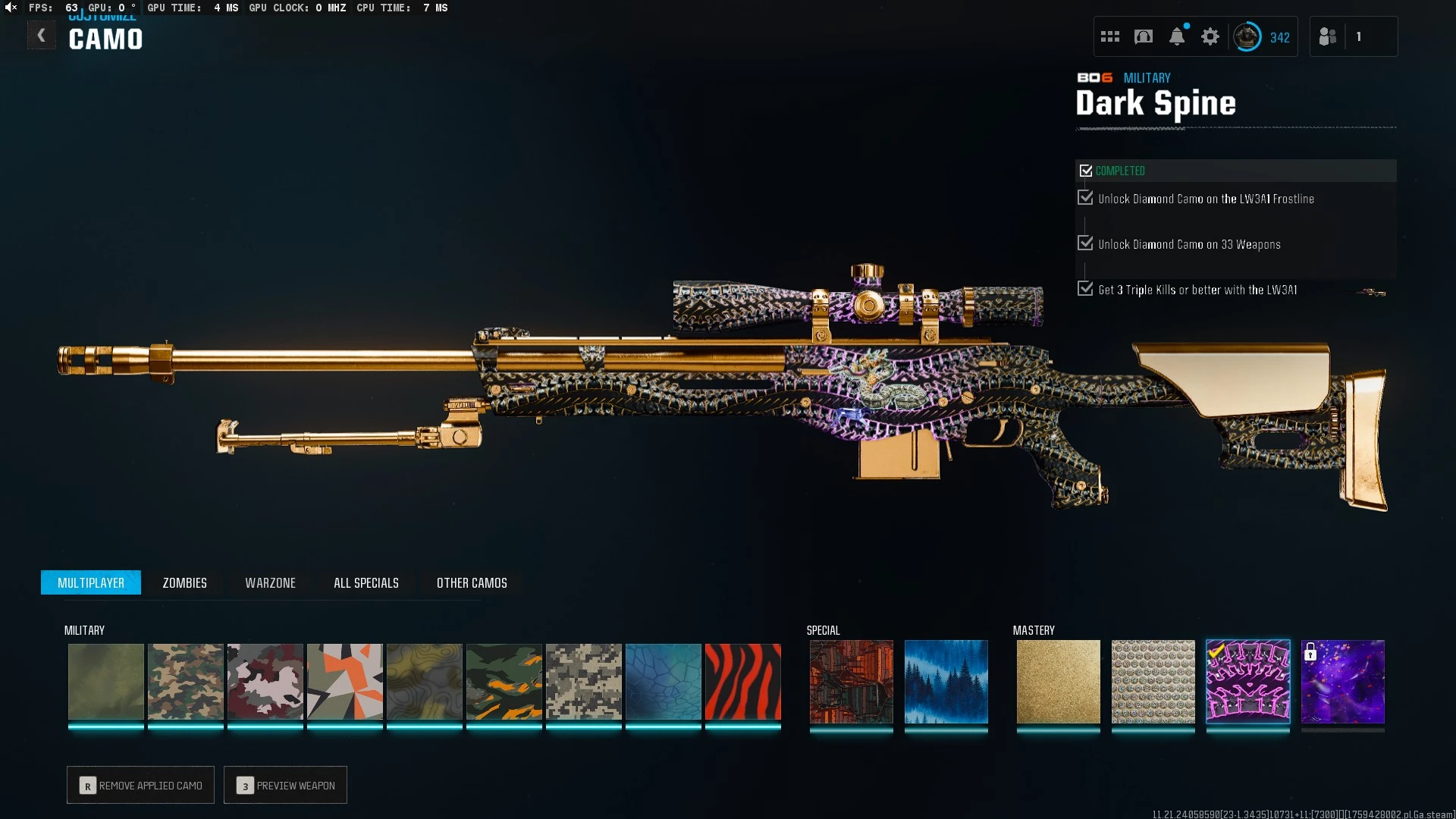Choose the Diamond mastery camo
Image resolution: width=1456 pixels, height=819 pixels.
coord(1153,682)
